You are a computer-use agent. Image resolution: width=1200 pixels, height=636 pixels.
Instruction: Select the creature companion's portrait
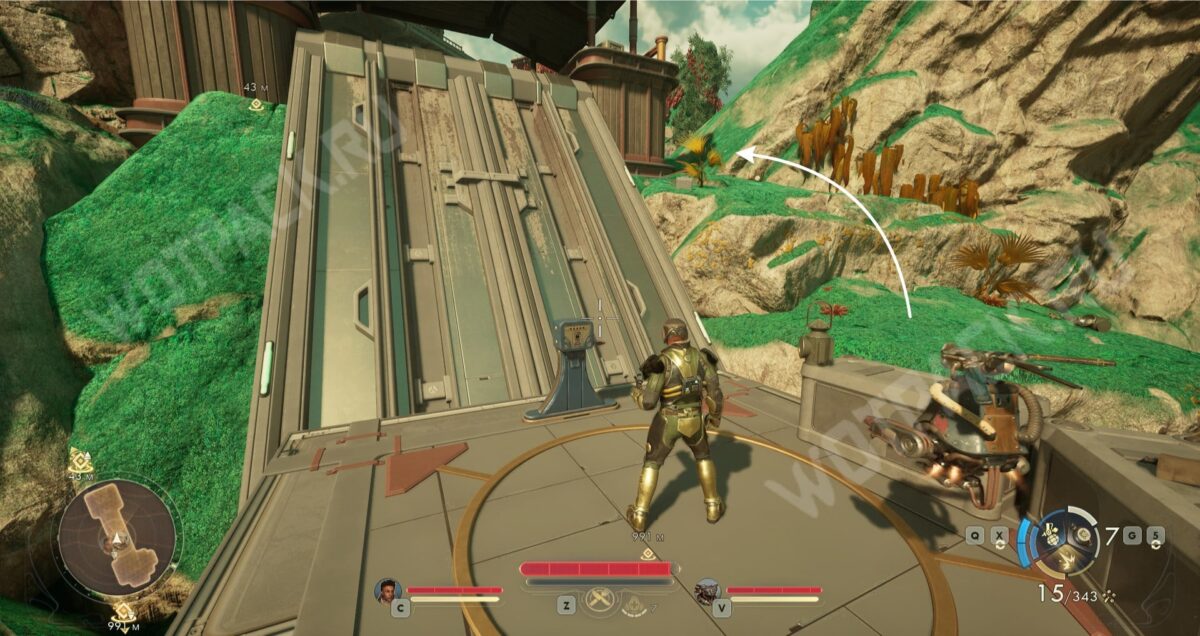click(x=708, y=591)
